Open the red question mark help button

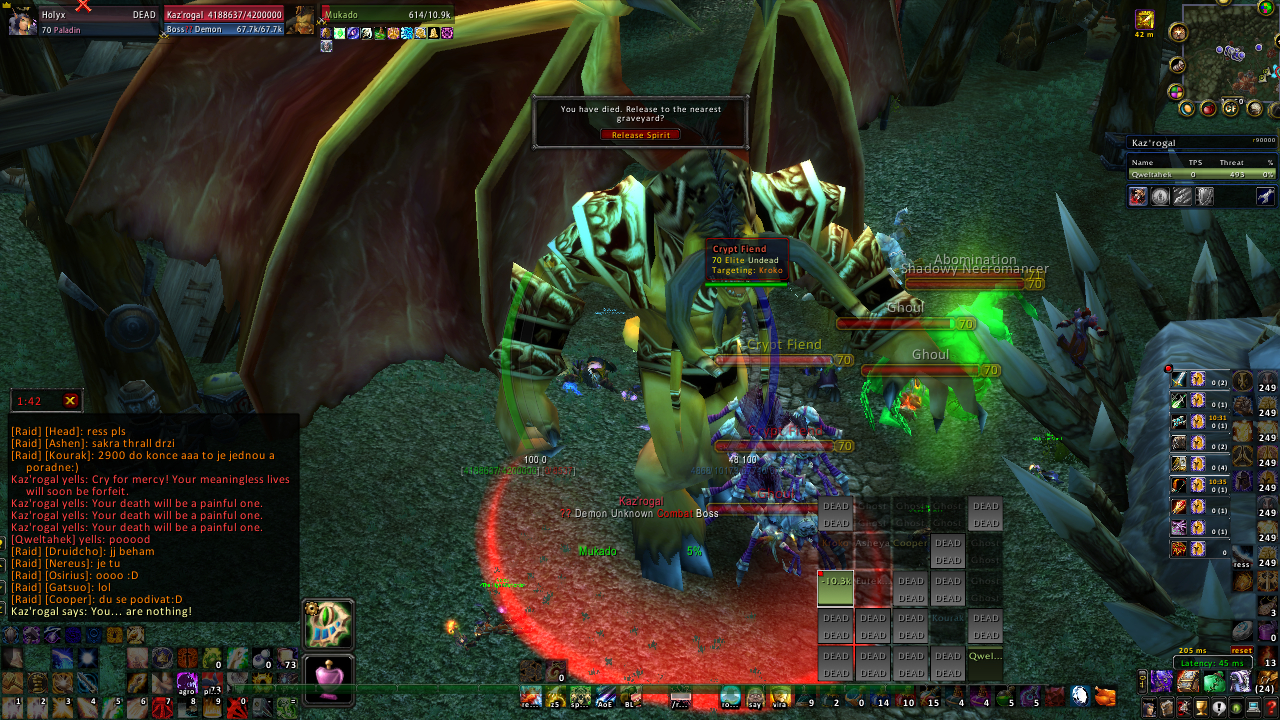[x=1271, y=708]
